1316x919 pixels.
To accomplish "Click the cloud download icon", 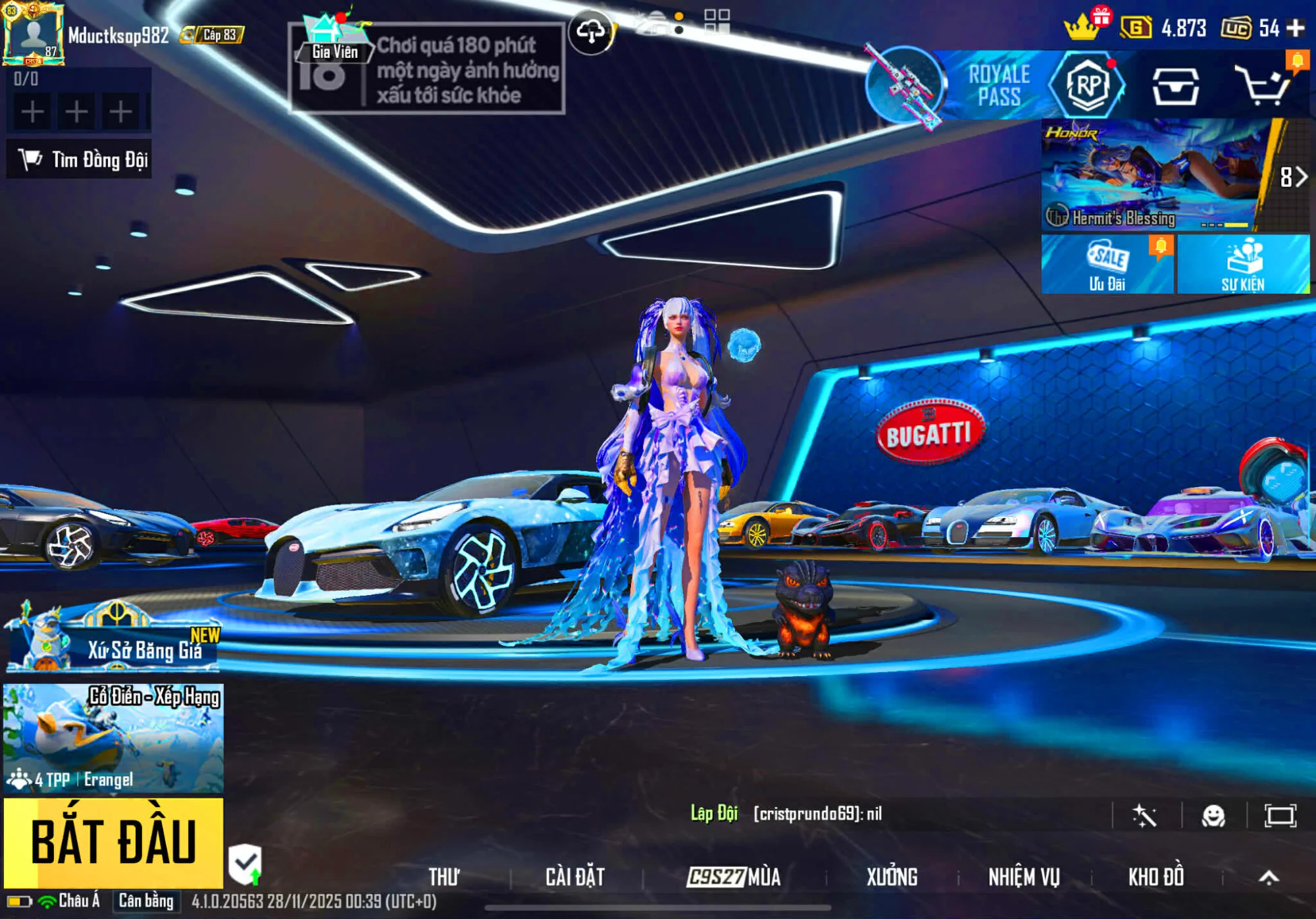I will 591,32.
